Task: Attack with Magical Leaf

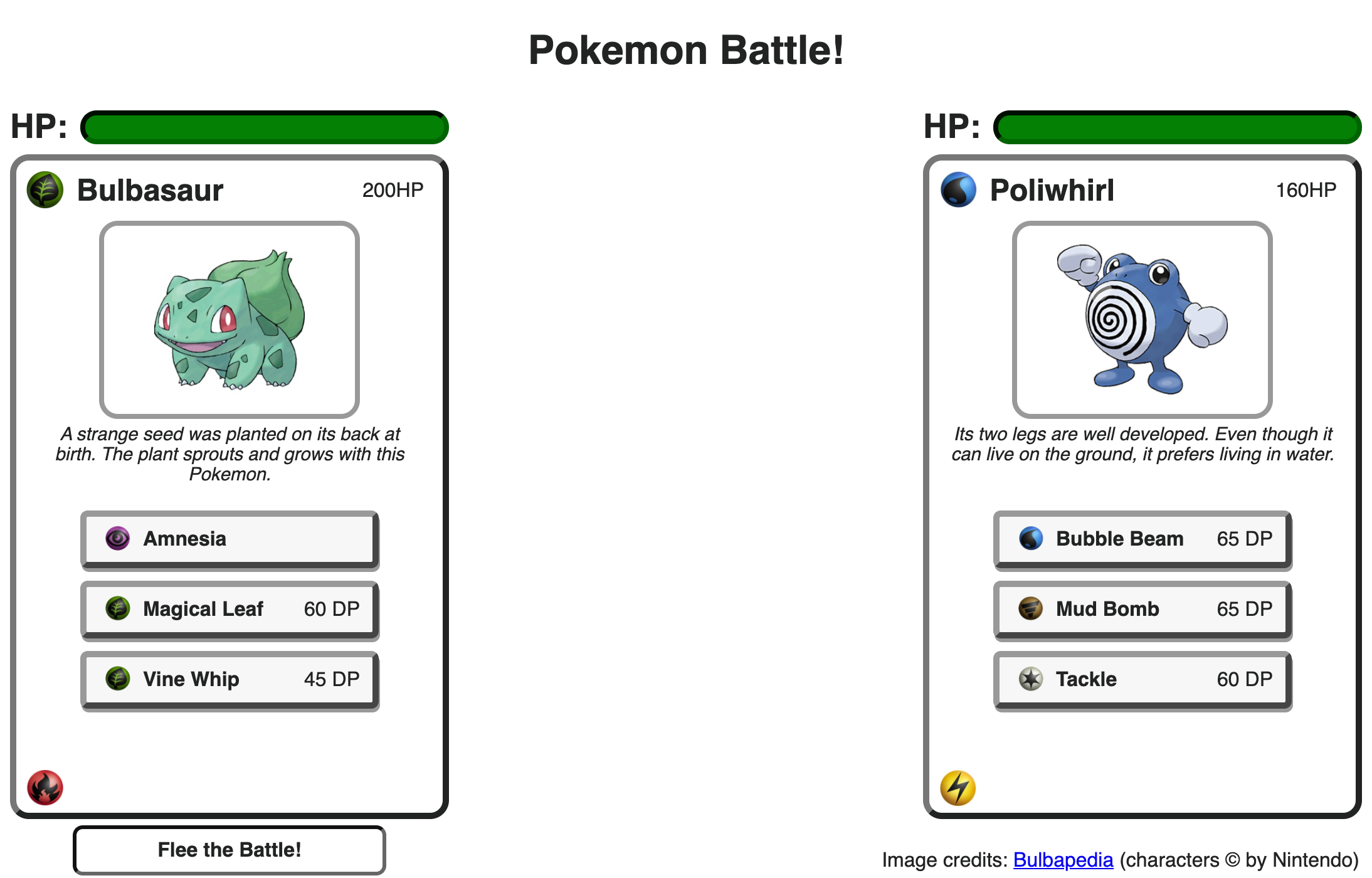Action: point(229,609)
